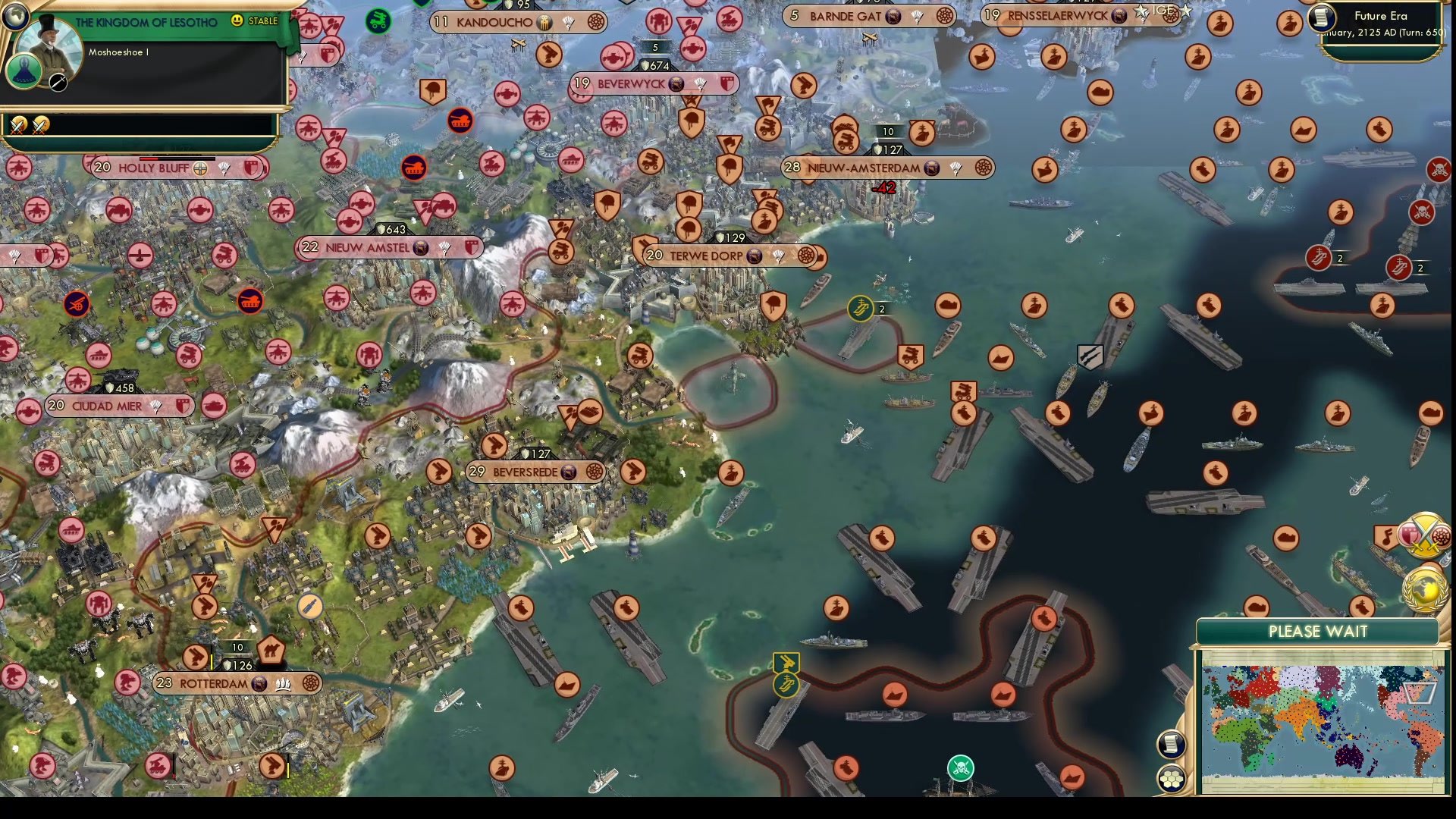1456x819 pixels.
Task: Click the sword war-status icon on the leader portrait
Action: pos(58,83)
